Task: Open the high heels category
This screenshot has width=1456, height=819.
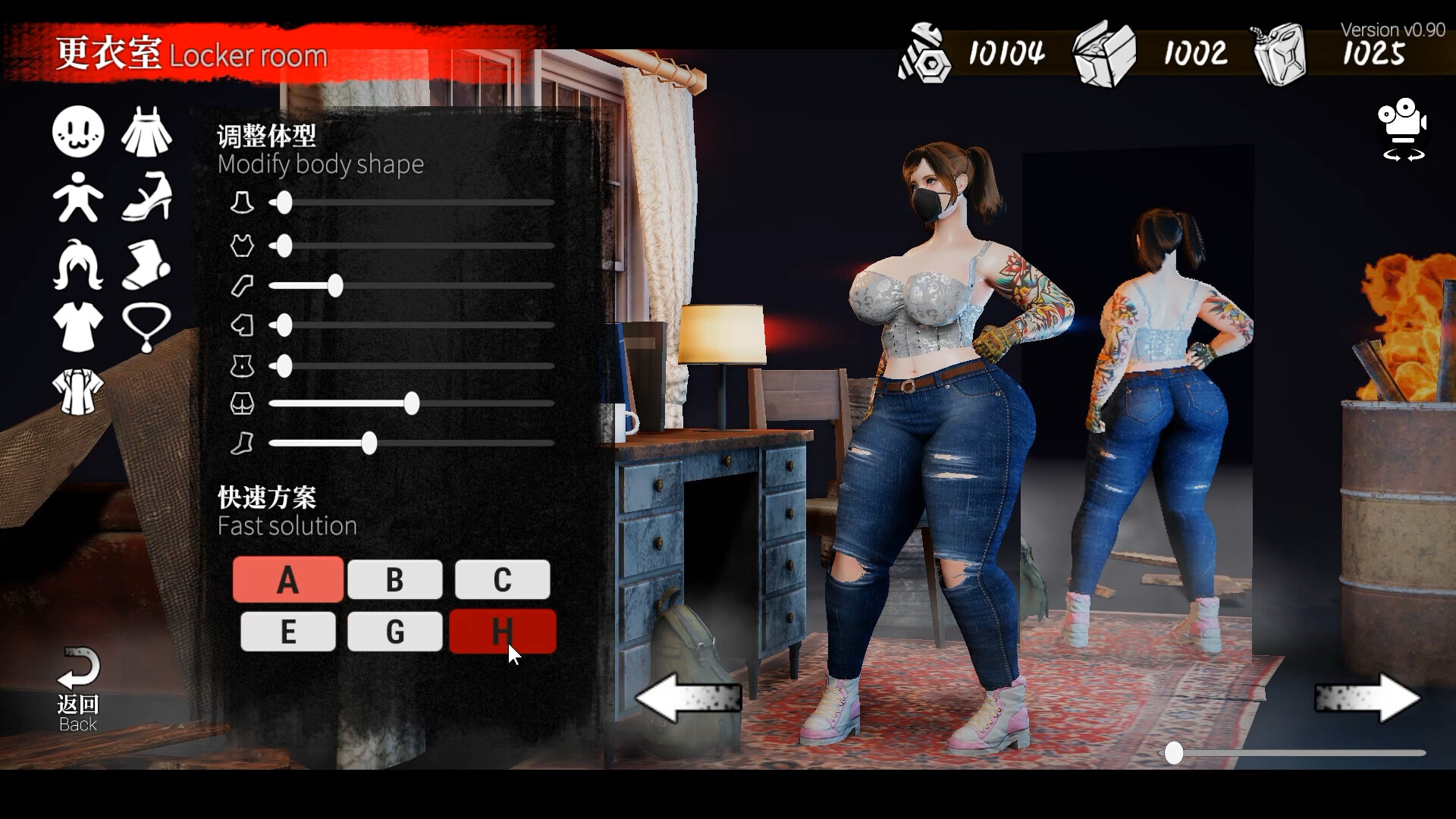Action: click(147, 196)
